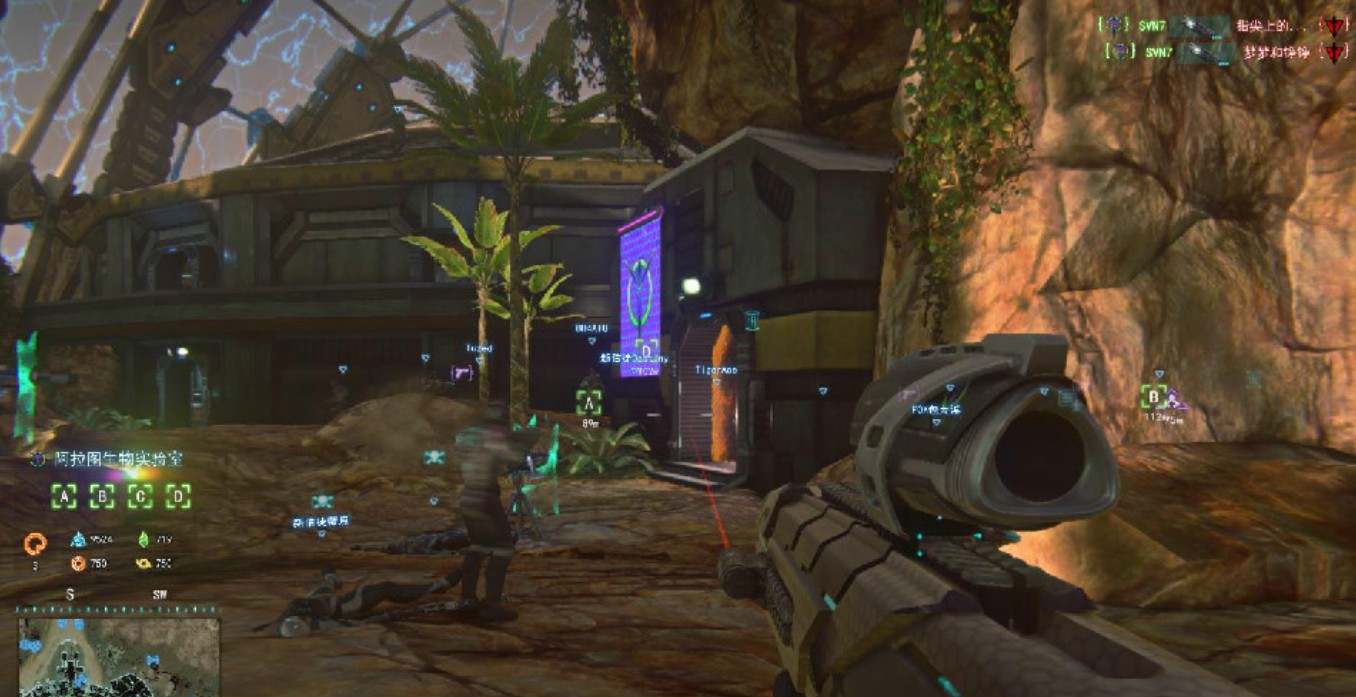The height and width of the screenshot is (697, 1356).
Task: Click the compass heading strip above minimap
Action: (118, 599)
